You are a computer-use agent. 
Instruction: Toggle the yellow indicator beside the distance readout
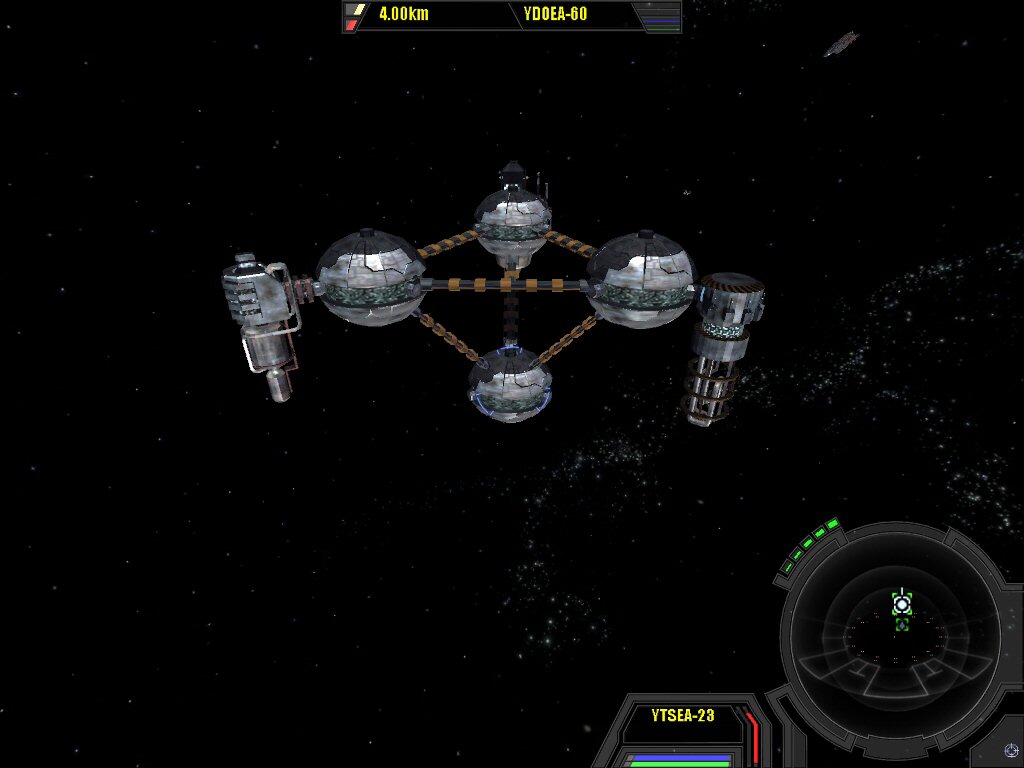point(355,10)
